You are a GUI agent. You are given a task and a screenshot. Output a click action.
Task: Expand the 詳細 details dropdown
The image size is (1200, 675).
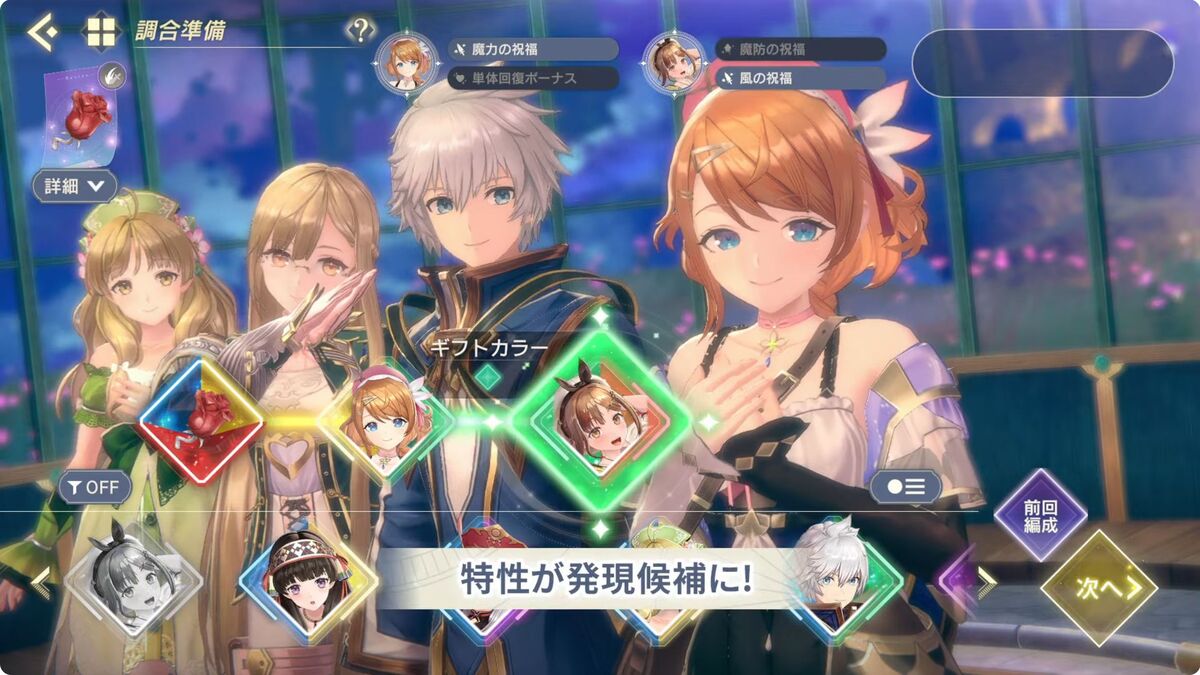coord(75,185)
